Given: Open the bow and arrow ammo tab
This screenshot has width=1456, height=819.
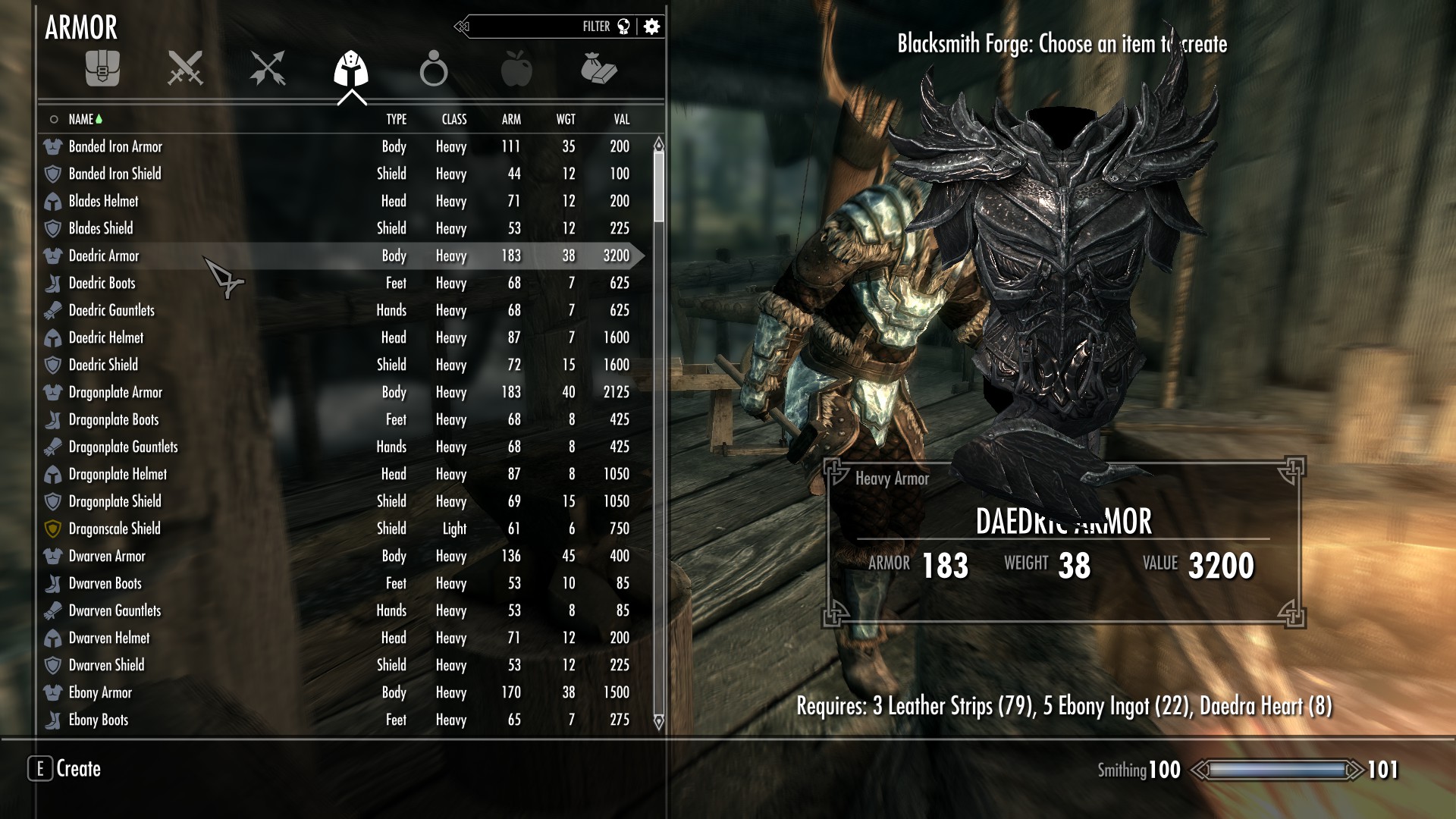Looking at the screenshot, I should tap(268, 68).
